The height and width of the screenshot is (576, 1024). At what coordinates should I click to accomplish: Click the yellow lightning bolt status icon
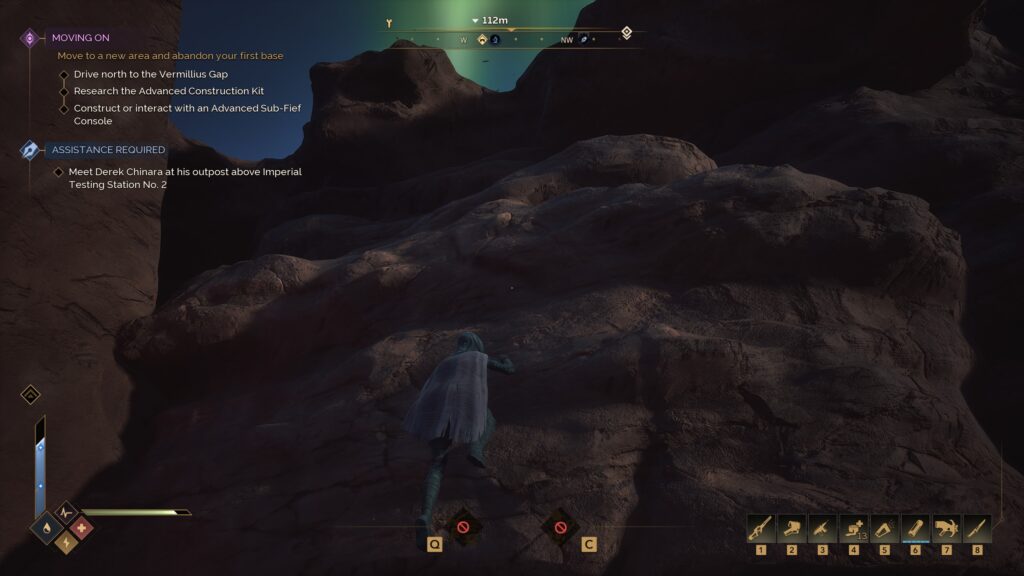pos(65,543)
